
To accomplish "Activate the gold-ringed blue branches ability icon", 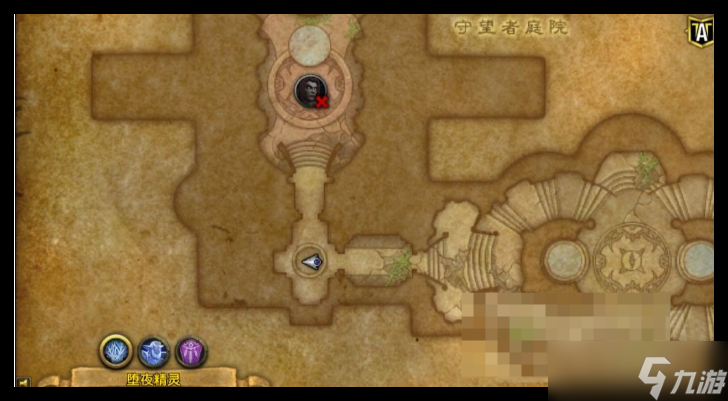I will (116, 351).
